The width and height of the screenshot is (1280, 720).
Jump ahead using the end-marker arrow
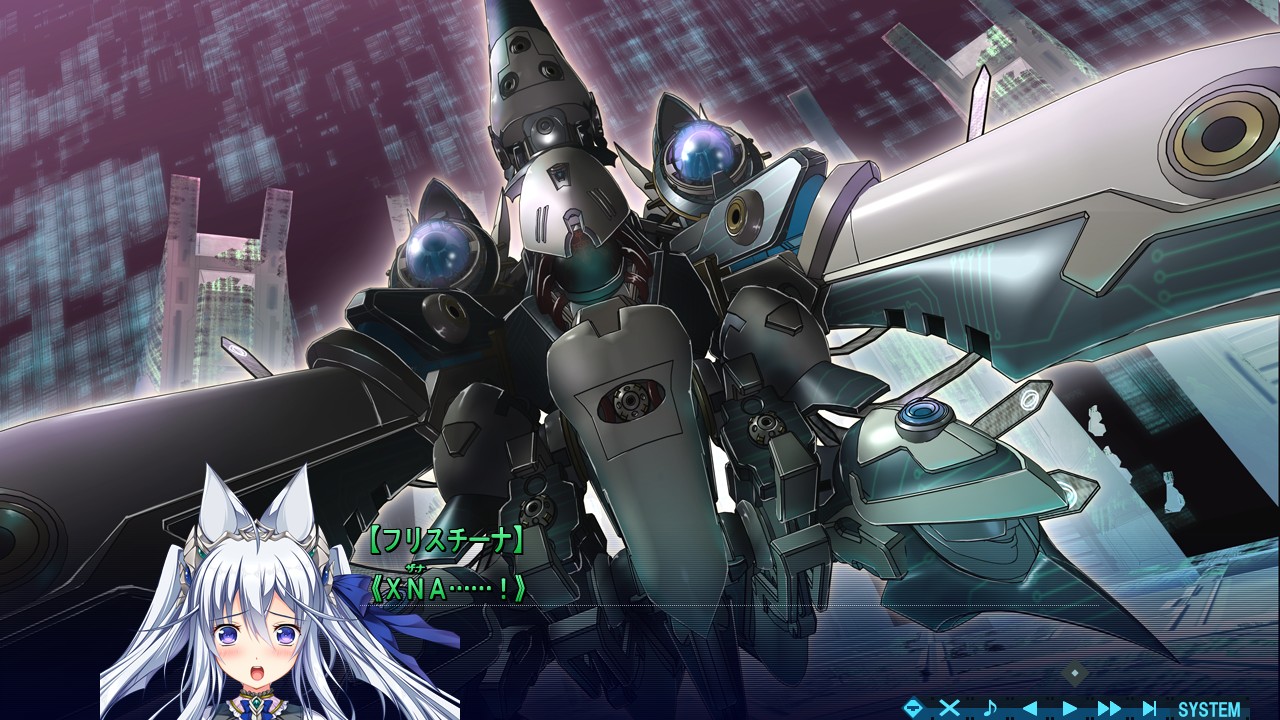click(x=1150, y=707)
